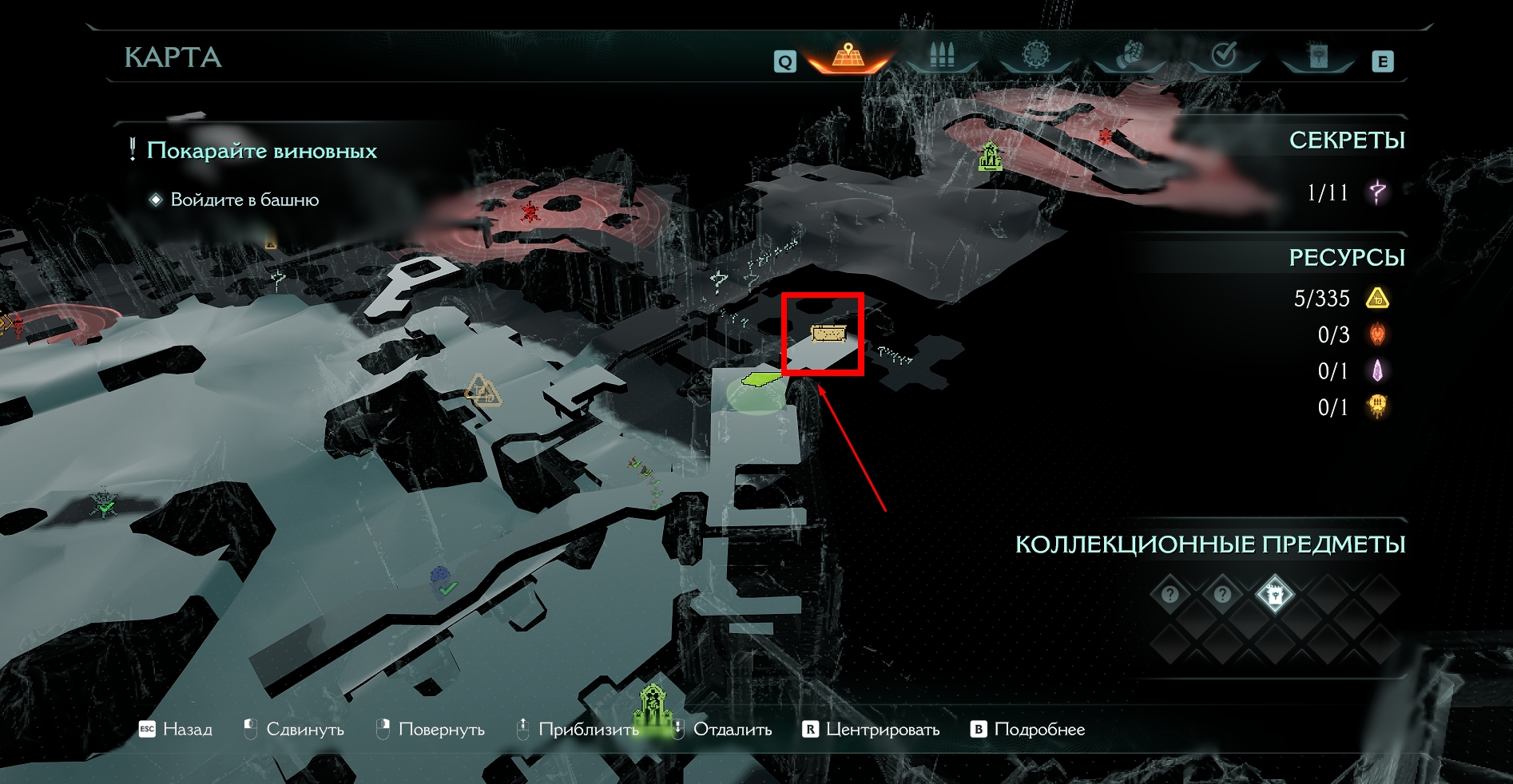Click the gold triangle resource marker on map
This screenshot has width=1513, height=784.
482,390
